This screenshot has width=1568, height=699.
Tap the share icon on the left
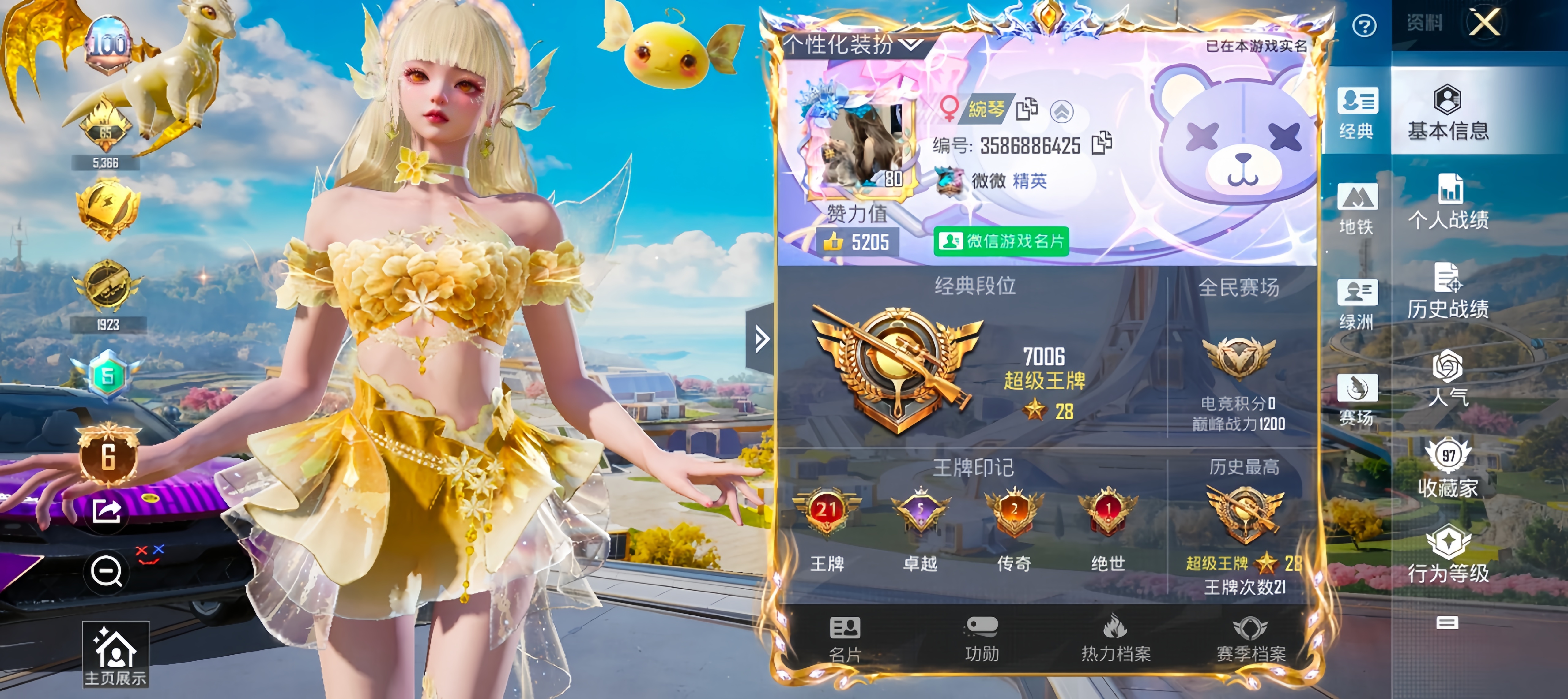point(106,512)
